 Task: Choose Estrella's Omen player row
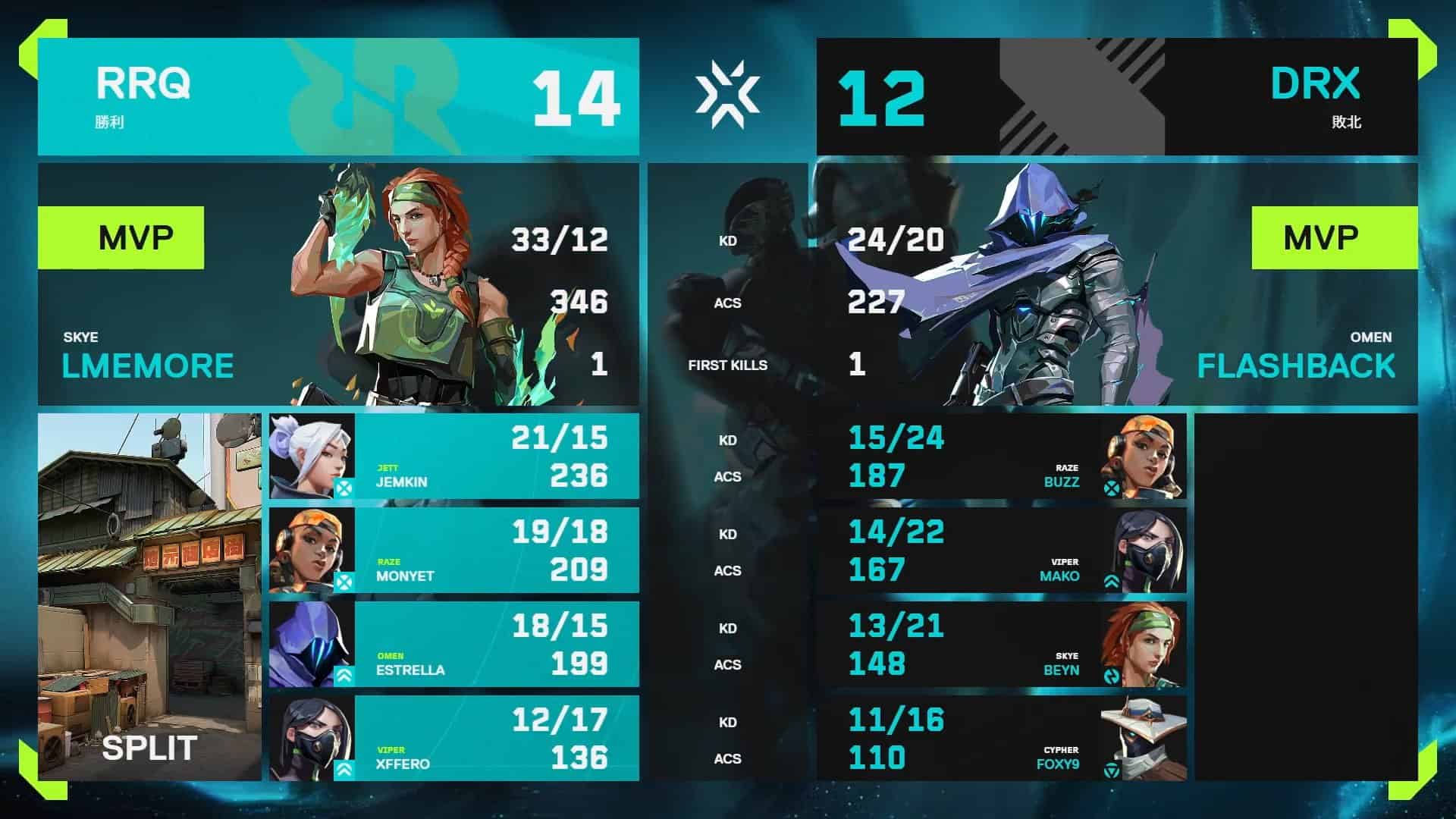pyautogui.click(x=453, y=645)
